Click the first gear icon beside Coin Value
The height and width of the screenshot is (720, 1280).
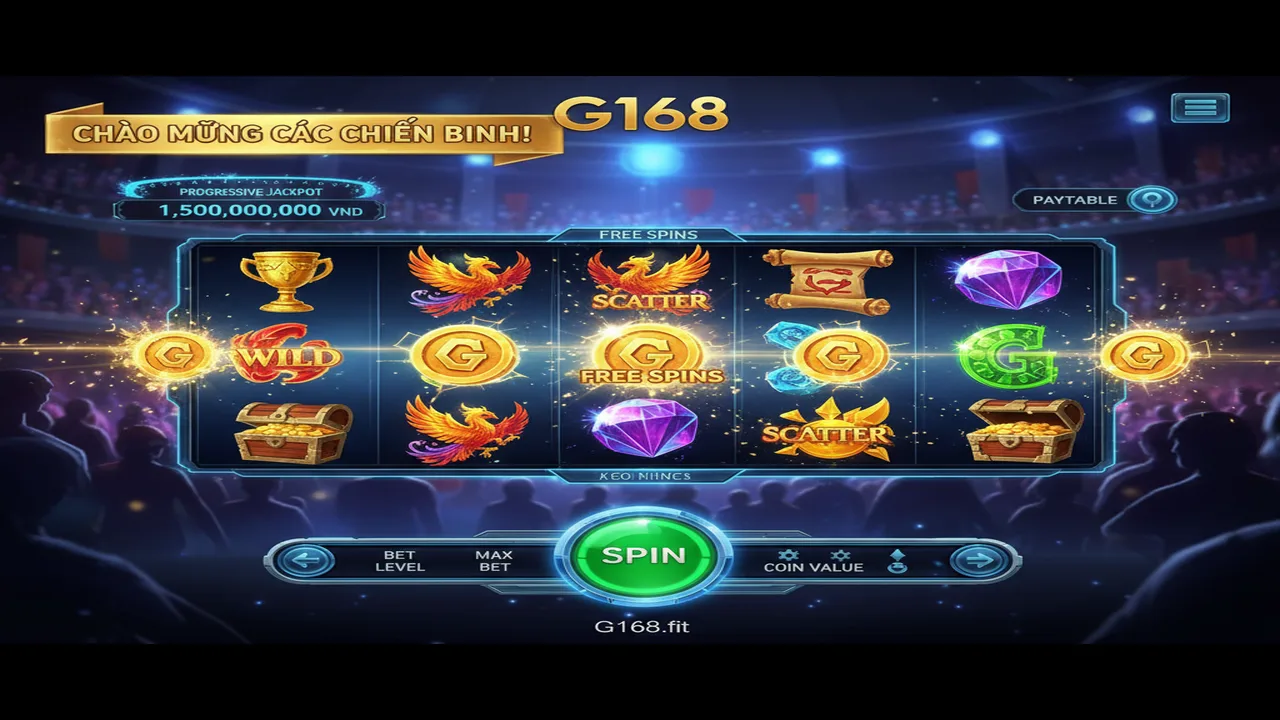point(789,554)
